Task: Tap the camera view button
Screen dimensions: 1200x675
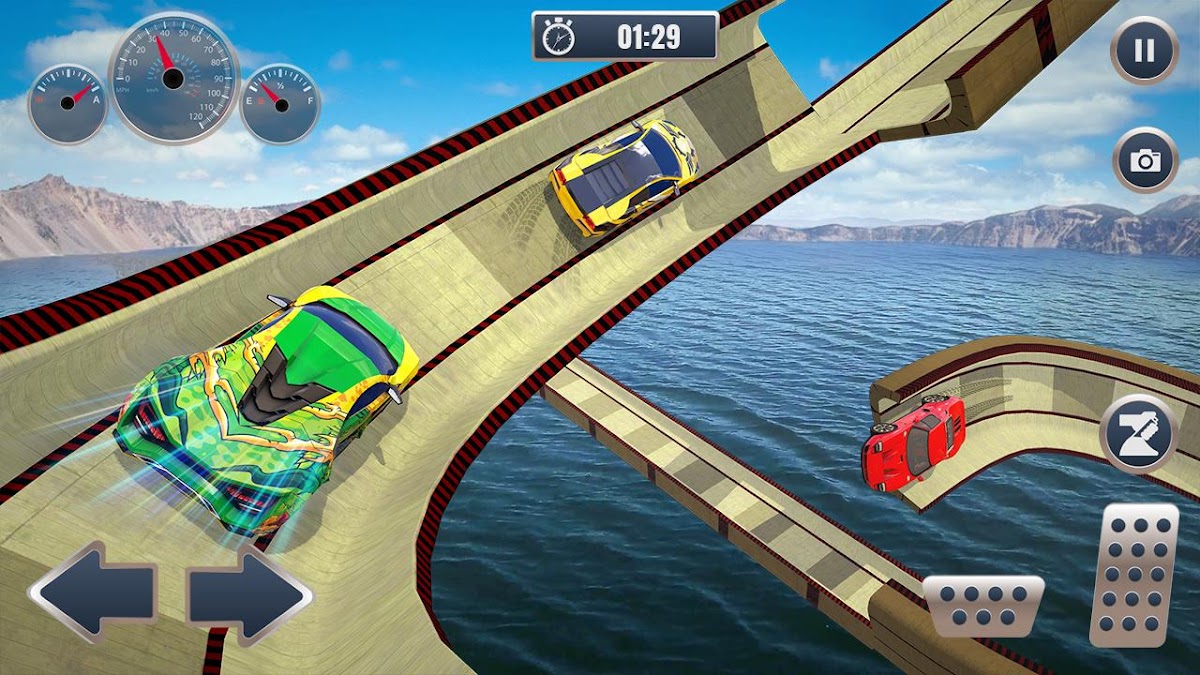Action: coord(1145,160)
